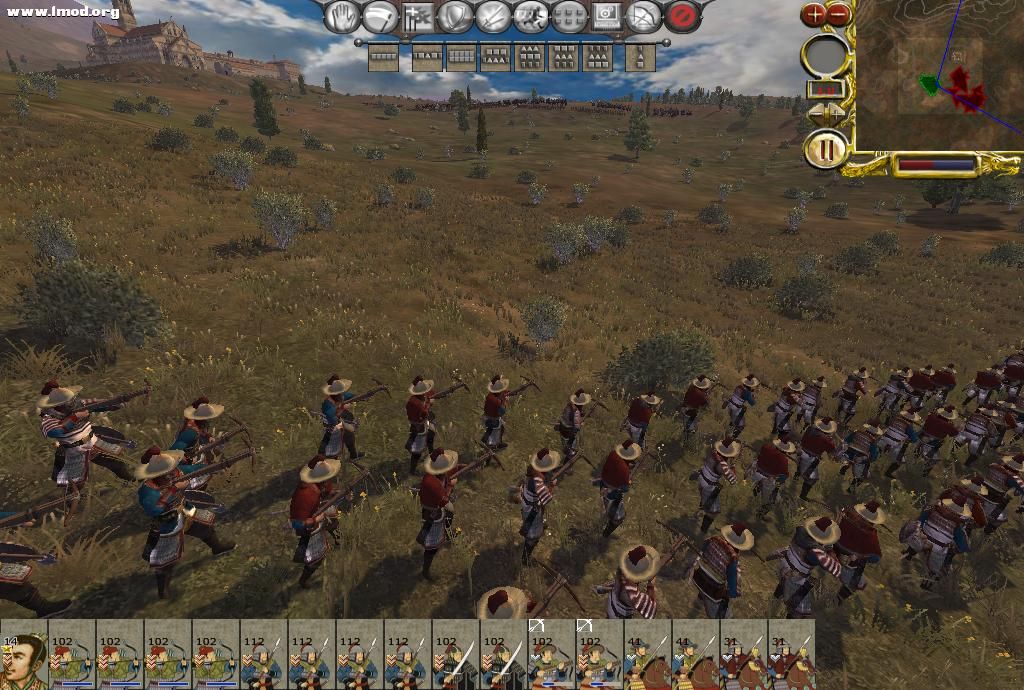Toggle fire at will bow icon
This screenshot has height=690, width=1024.
645,17
